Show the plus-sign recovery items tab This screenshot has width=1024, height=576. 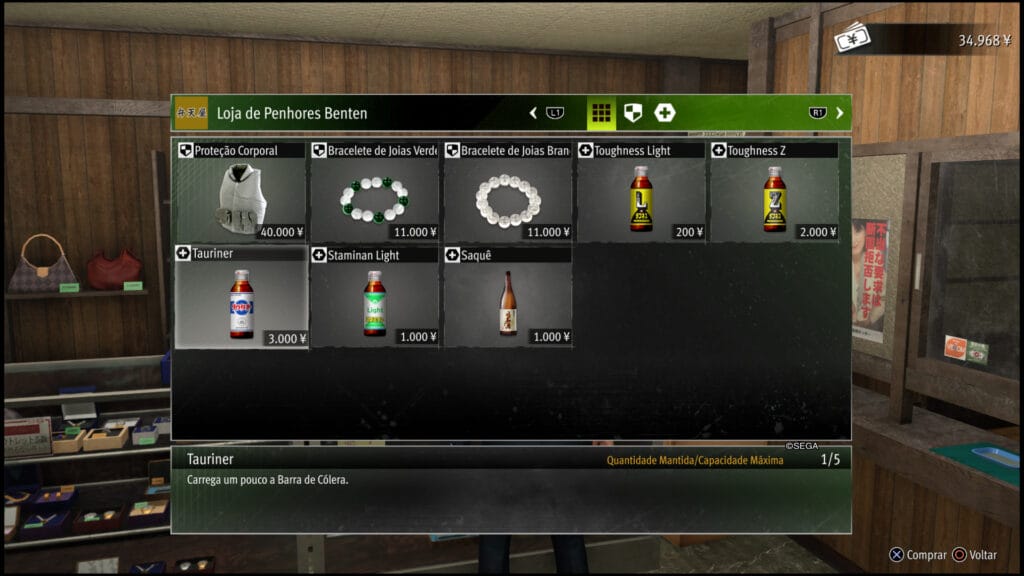pyautogui.click(x=665, y=113)
